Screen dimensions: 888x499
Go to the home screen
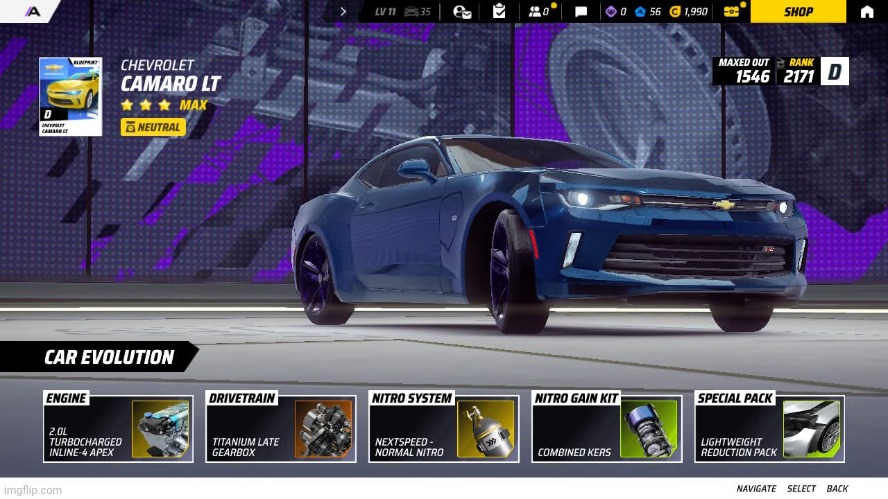tap(867, 11)
